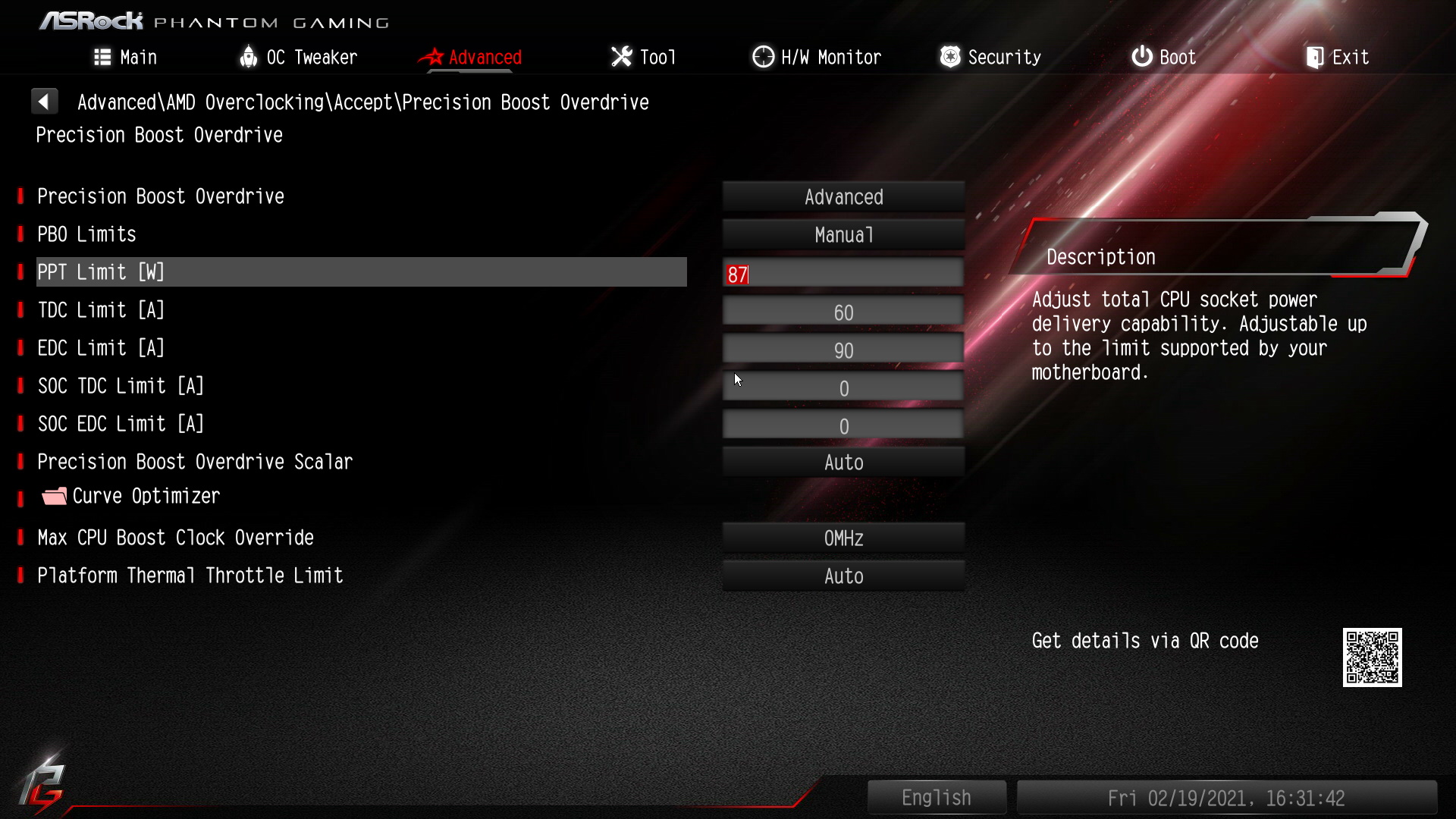Open the Precision Boost Overdrive Scalar dropdown
This screenshot has width=1456, height=819.
click(843, 463)
